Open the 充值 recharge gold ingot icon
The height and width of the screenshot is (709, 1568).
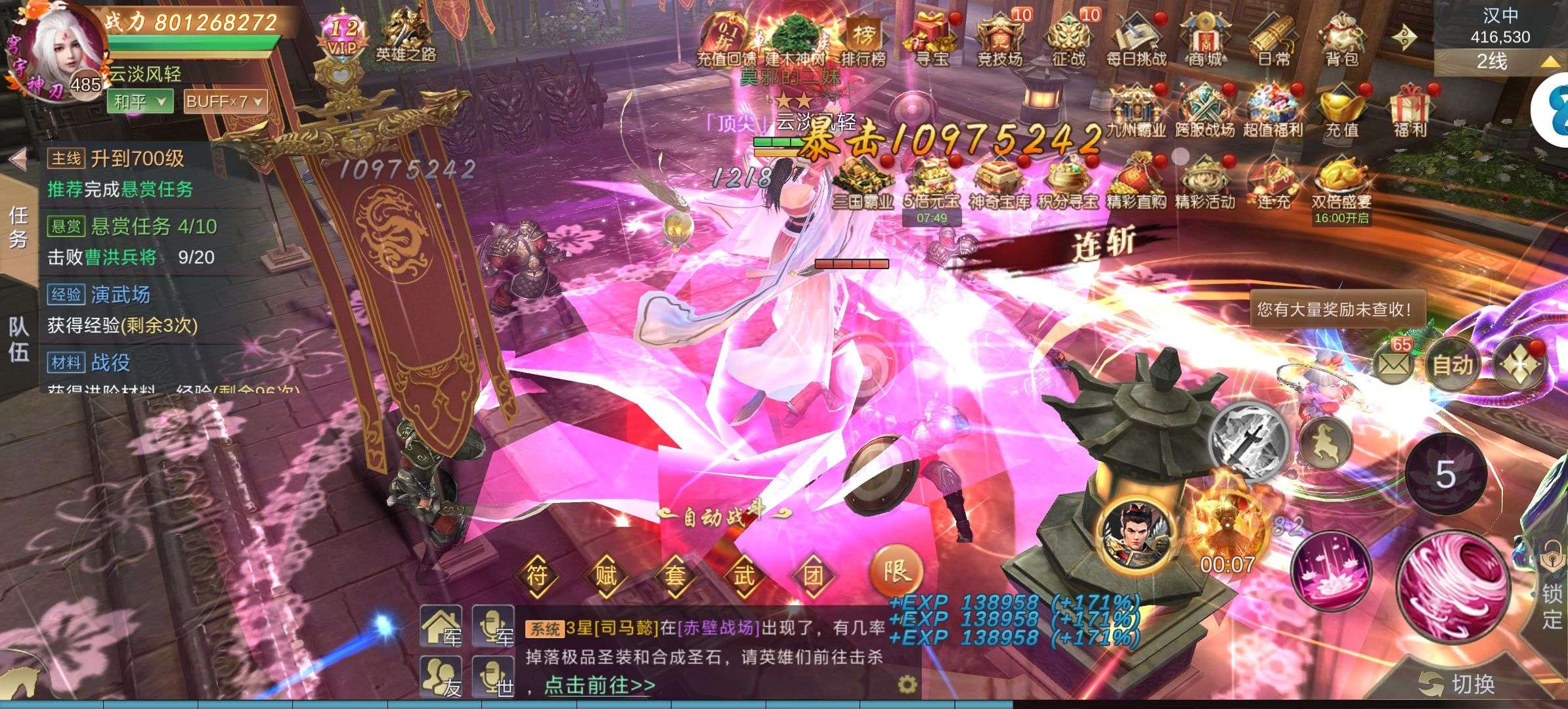[x=1341, y=110]
